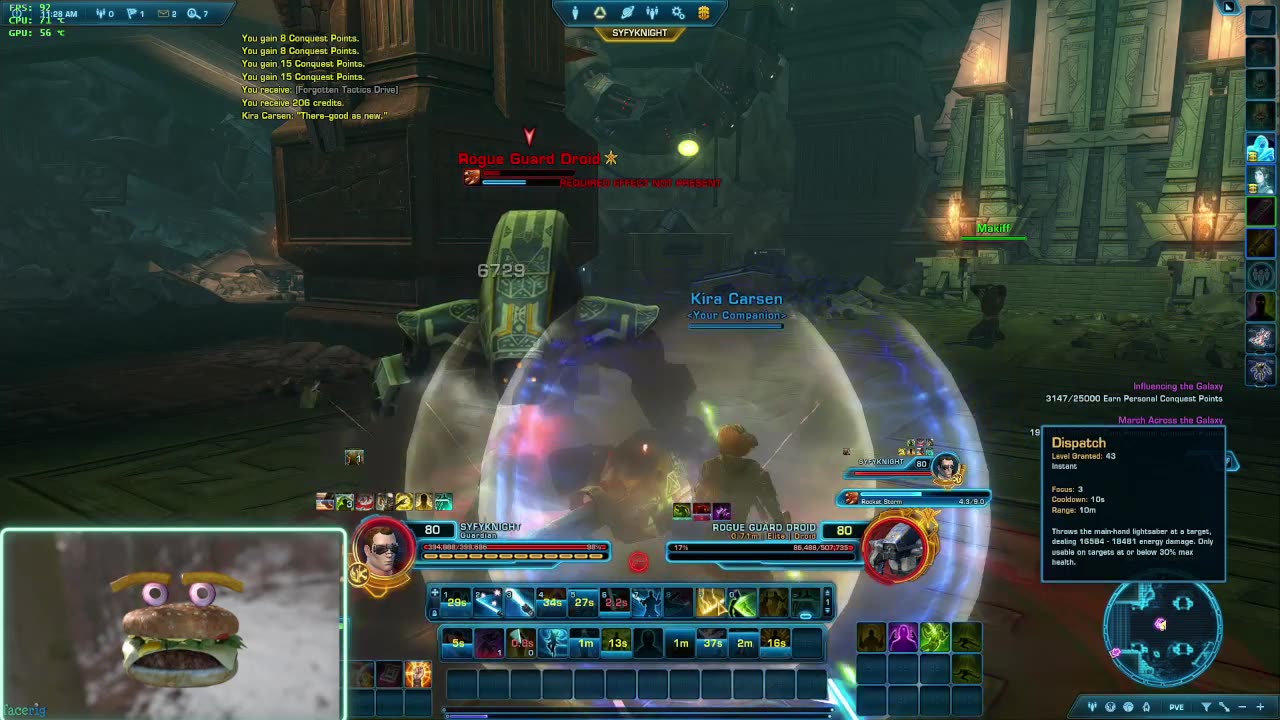Open the activity finder triangle icon

(x=600, y=13)
